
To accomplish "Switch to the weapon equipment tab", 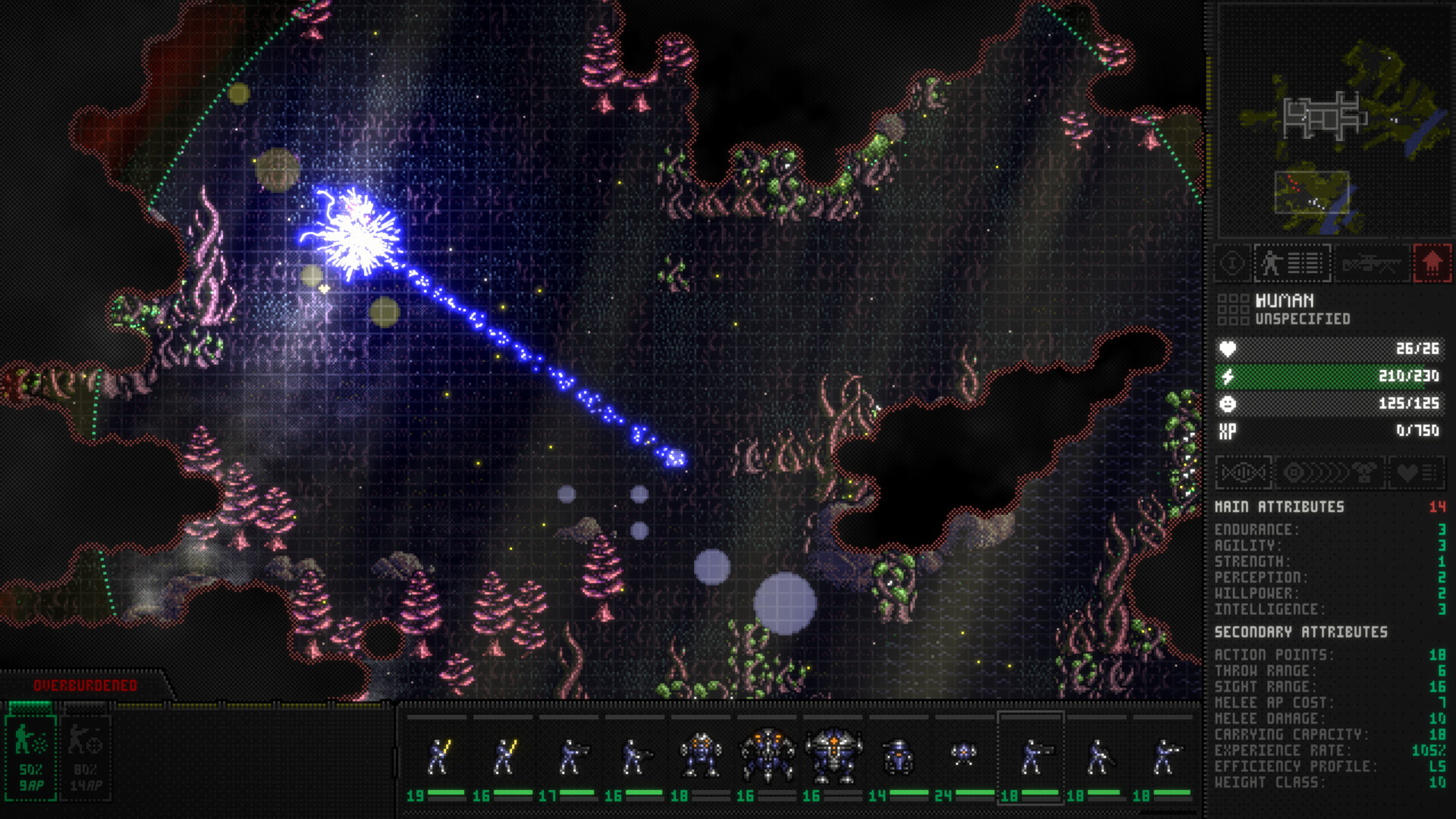I will click(1371, 264).
